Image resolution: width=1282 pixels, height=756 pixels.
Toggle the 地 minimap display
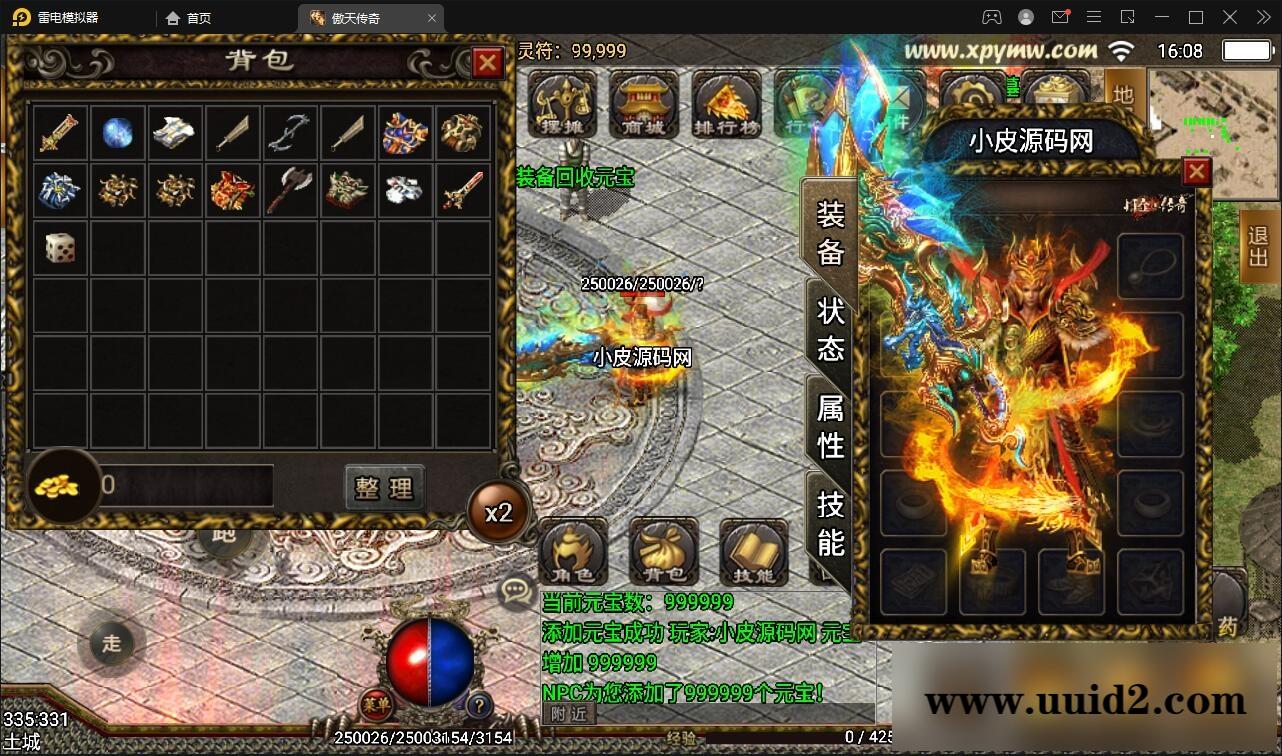(x=1124, y=96)
